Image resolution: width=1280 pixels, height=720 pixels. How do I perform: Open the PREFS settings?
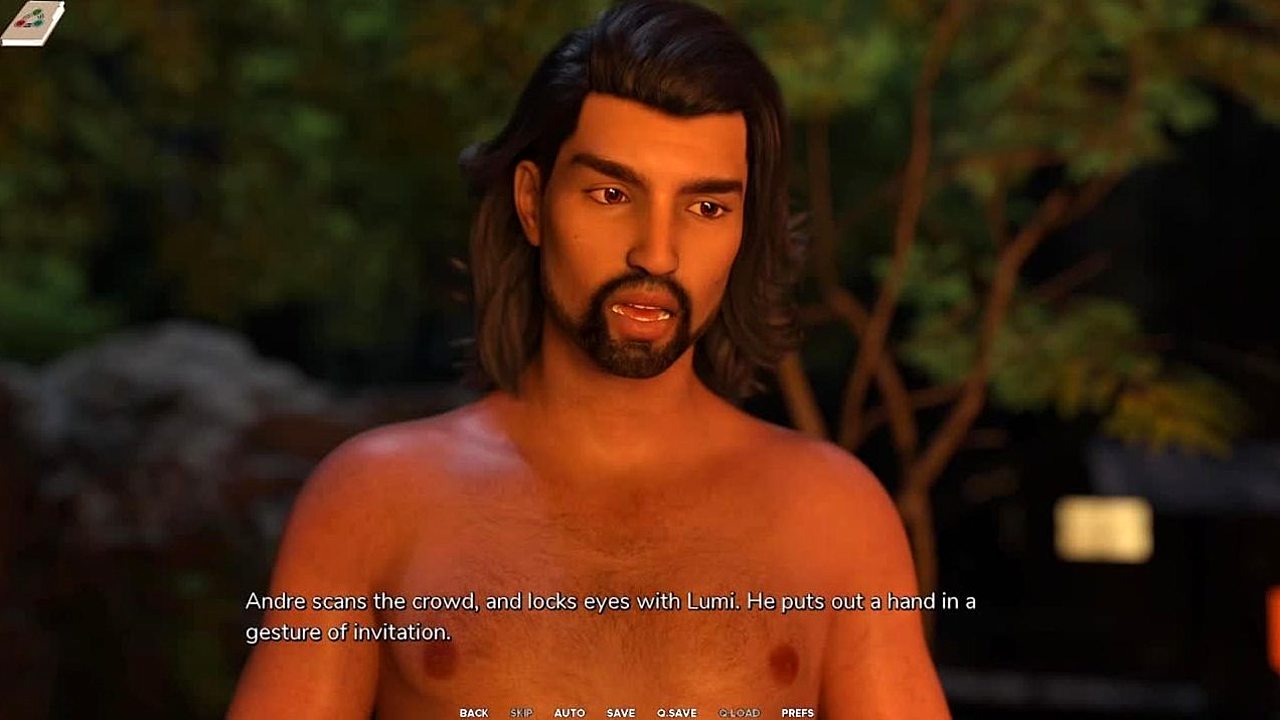tap(797, 713)
